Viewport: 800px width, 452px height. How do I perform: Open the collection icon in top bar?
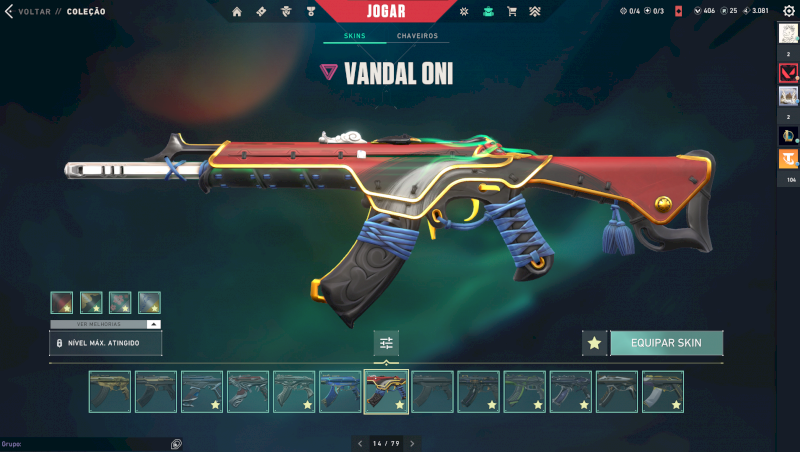pos(488,12)
